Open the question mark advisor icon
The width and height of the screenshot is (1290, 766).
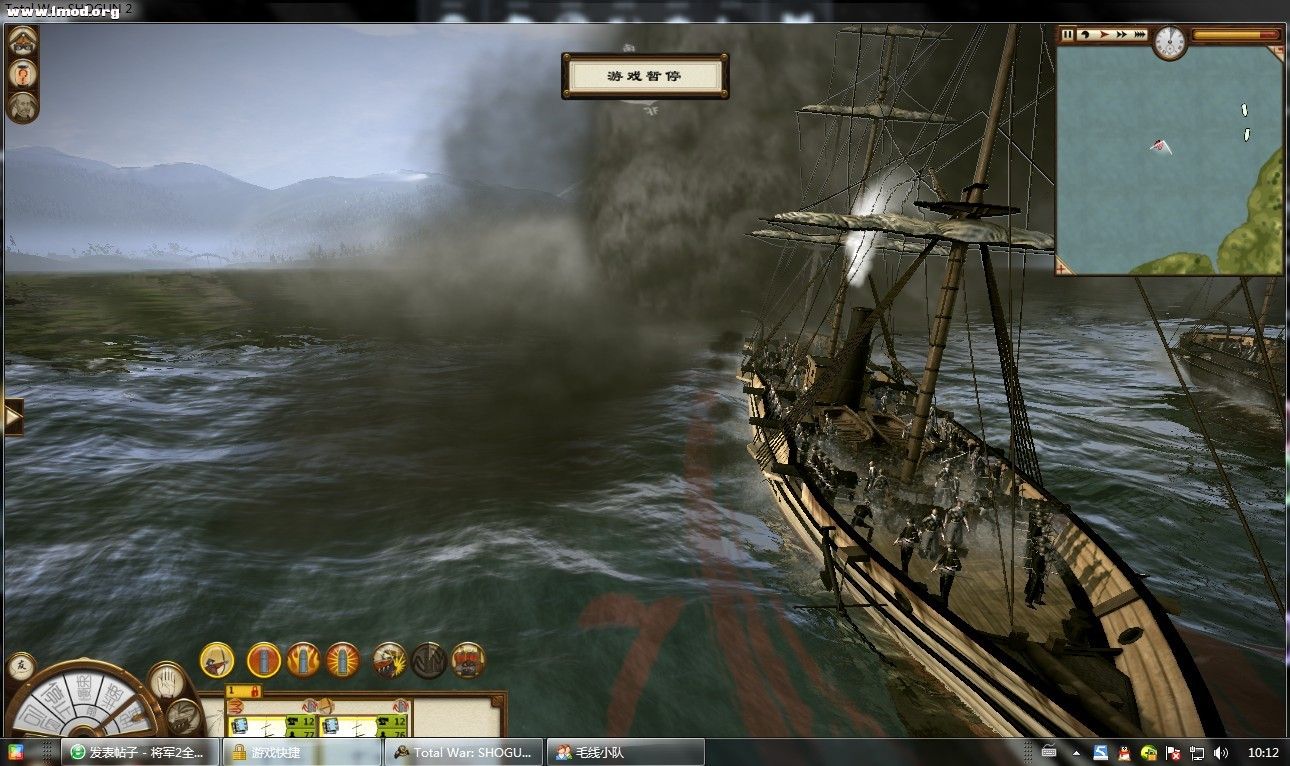point(22,74)
